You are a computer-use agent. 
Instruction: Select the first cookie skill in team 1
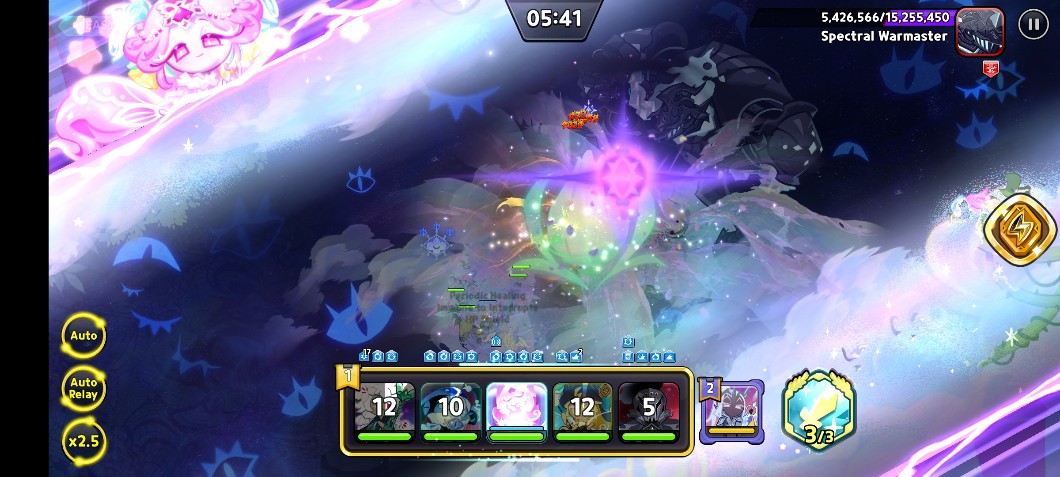click(385, 407)
